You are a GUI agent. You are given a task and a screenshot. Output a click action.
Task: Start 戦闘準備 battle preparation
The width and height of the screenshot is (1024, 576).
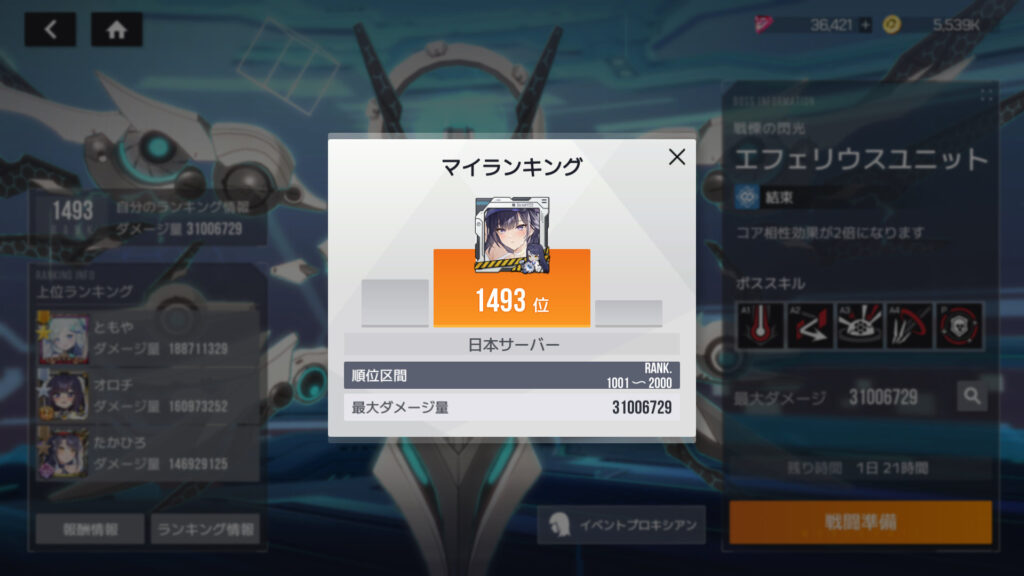[x=860, y=523]
